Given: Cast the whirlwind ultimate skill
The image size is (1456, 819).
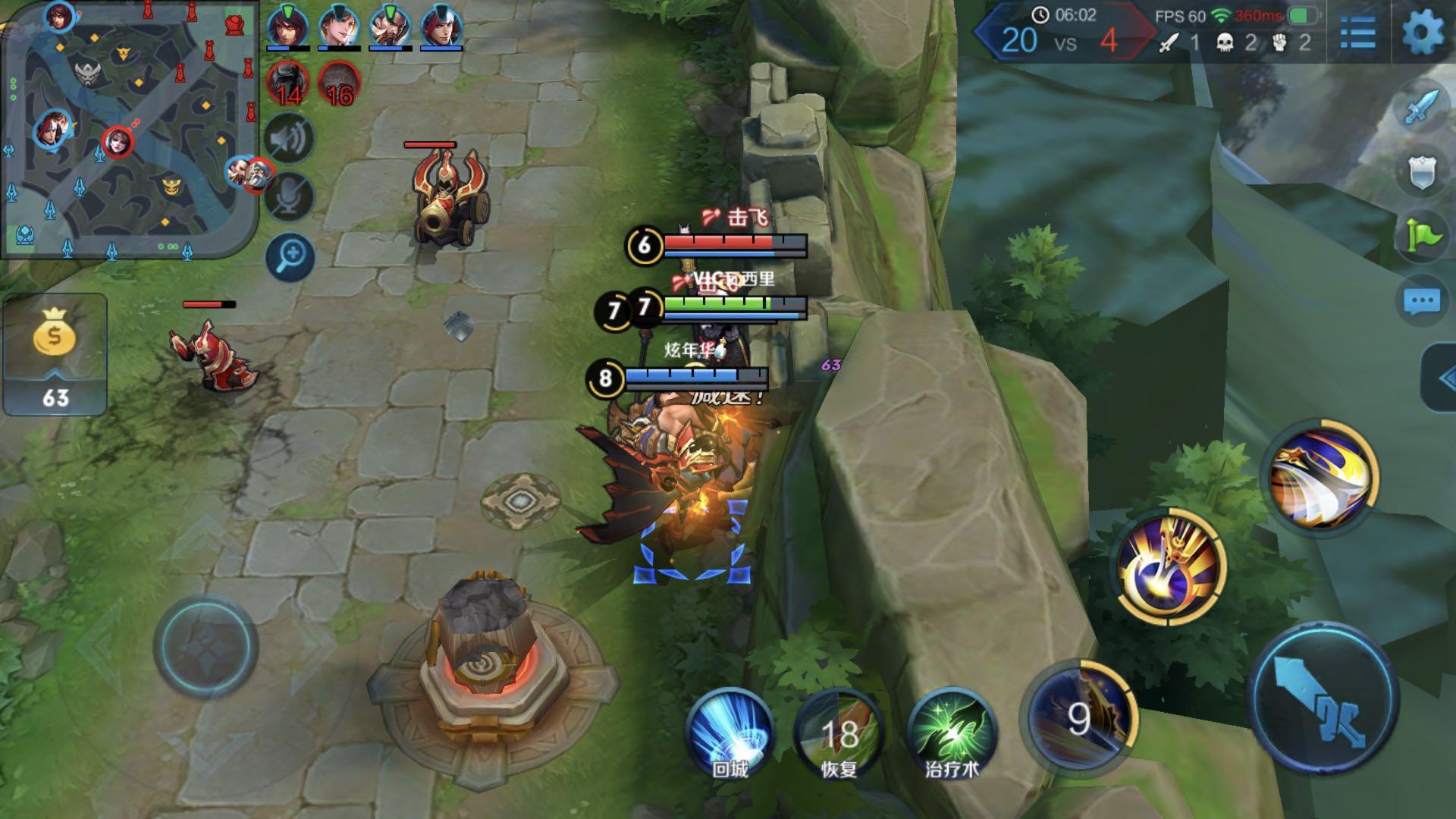Looking at the screenshot, I should (x=1323, y=475).
